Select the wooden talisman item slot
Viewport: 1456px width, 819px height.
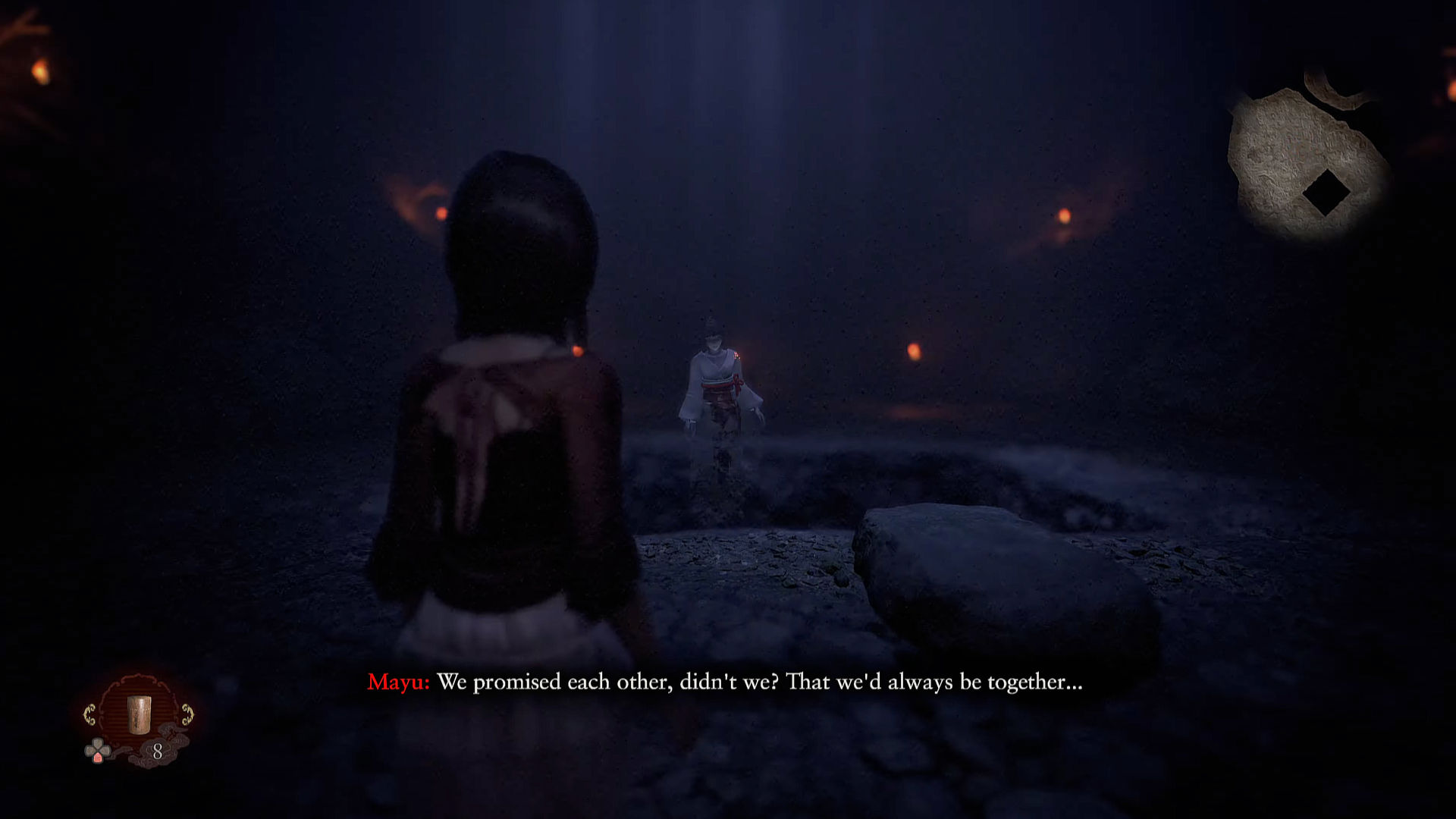(x=139, y=714)
